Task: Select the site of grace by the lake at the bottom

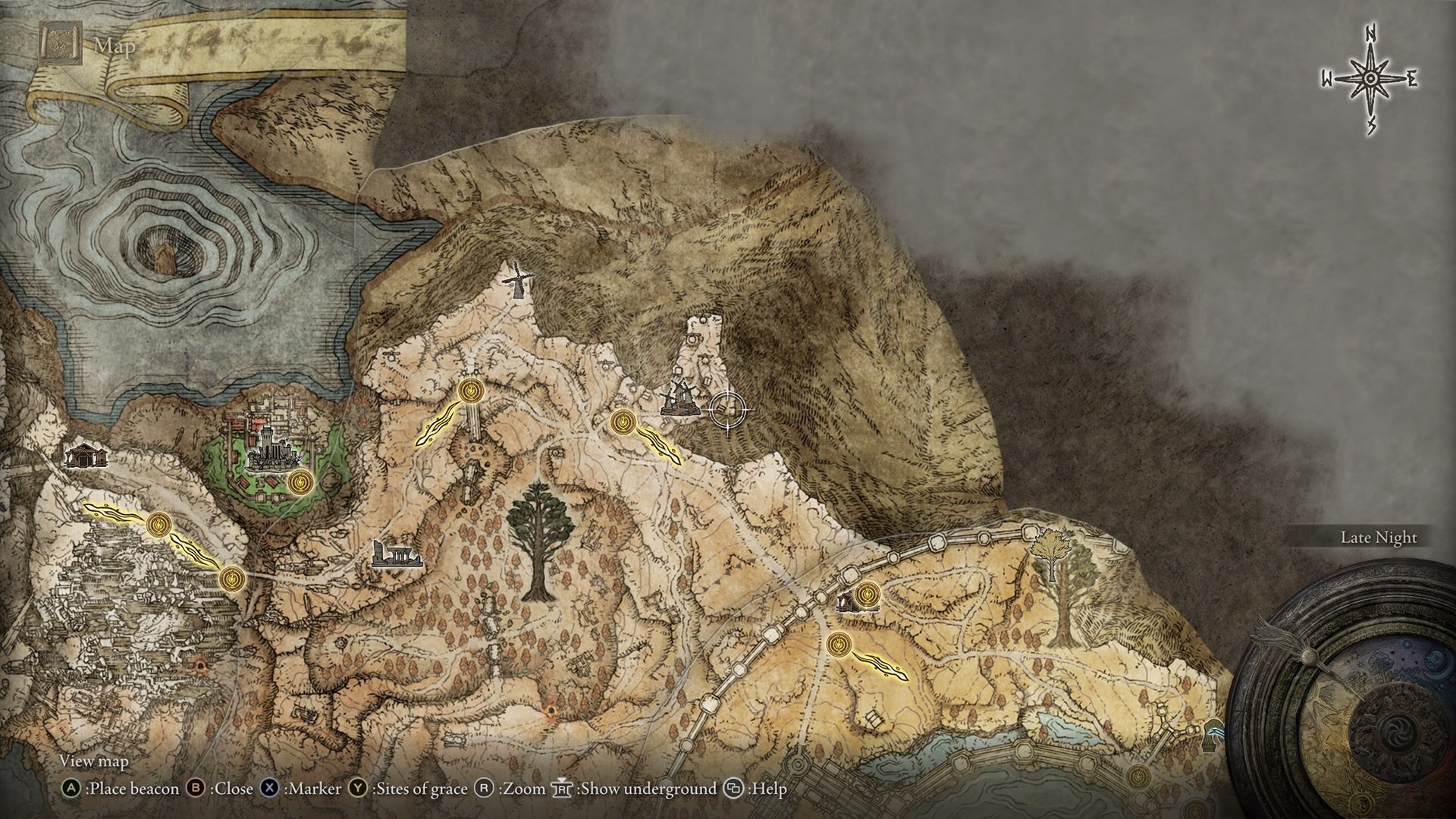Action: click(1137, 777)
